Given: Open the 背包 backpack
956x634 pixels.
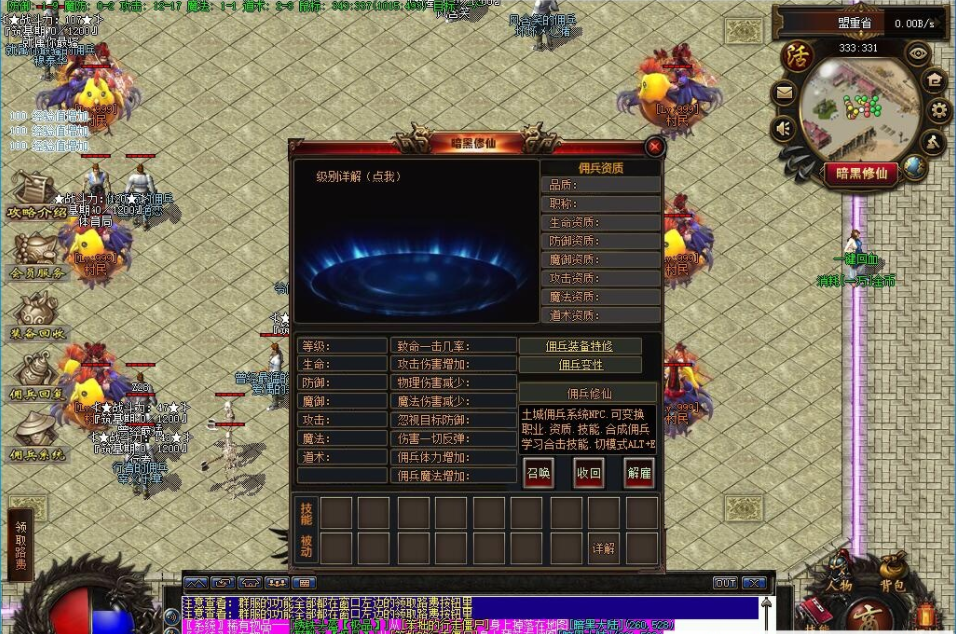Looking at the screenshot, I should tap(891, 584).
